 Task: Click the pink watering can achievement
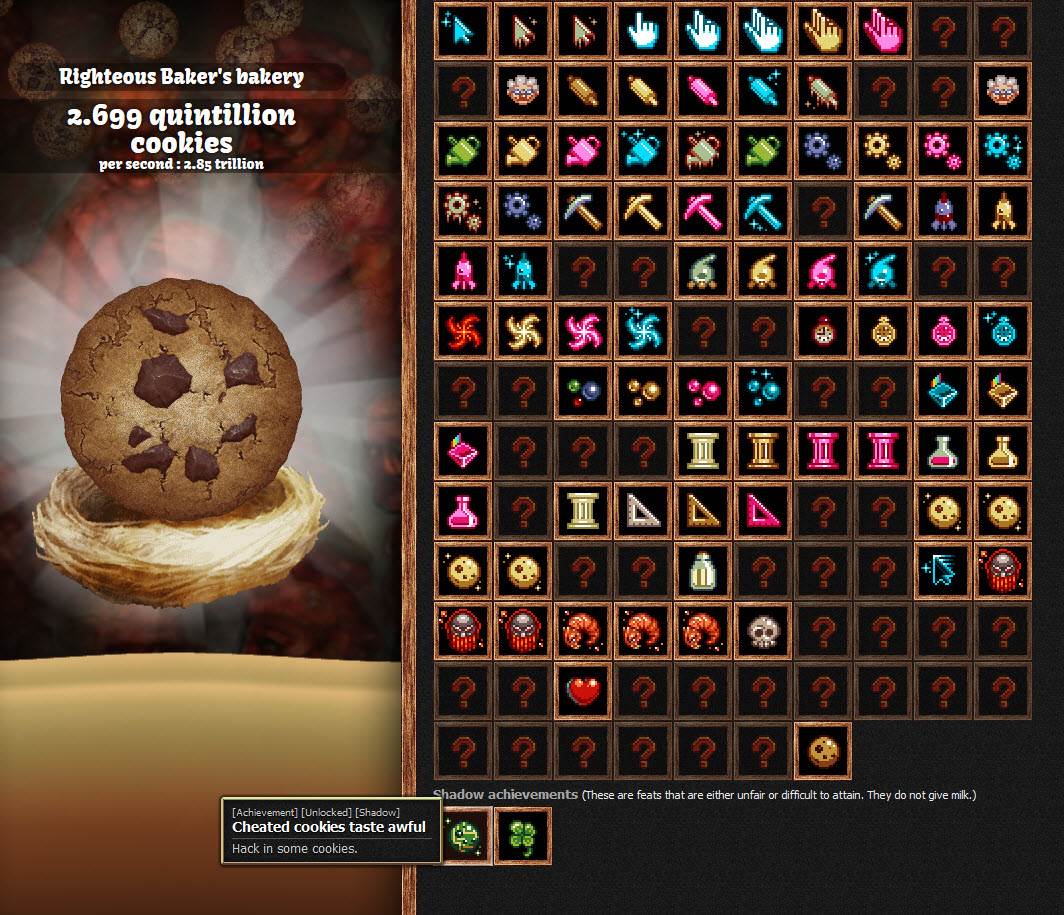[x=583, y=152]
